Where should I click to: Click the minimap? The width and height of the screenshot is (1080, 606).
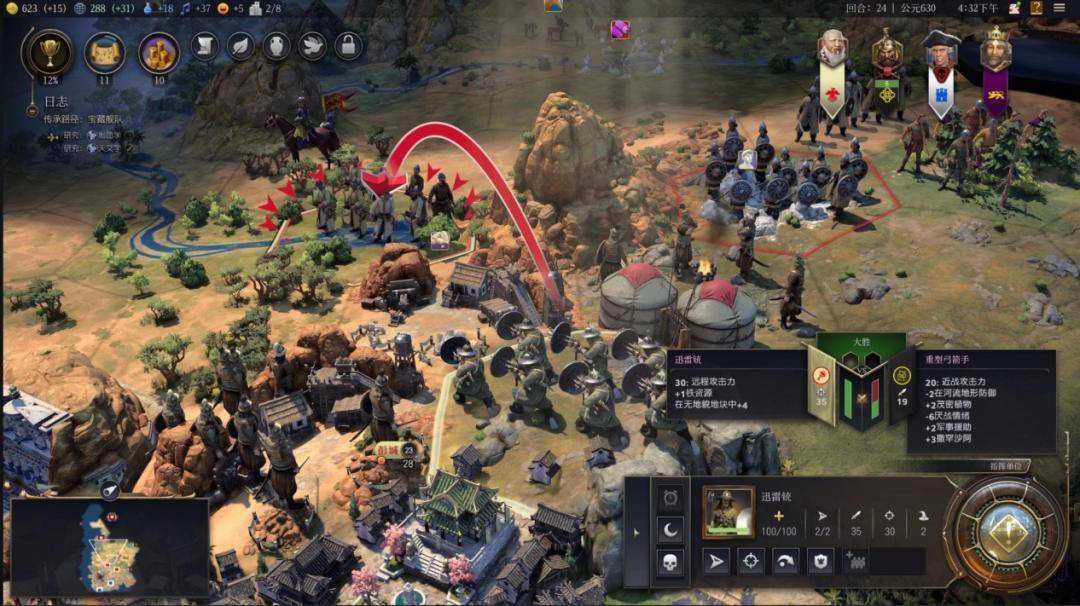(x=110, y=547)
